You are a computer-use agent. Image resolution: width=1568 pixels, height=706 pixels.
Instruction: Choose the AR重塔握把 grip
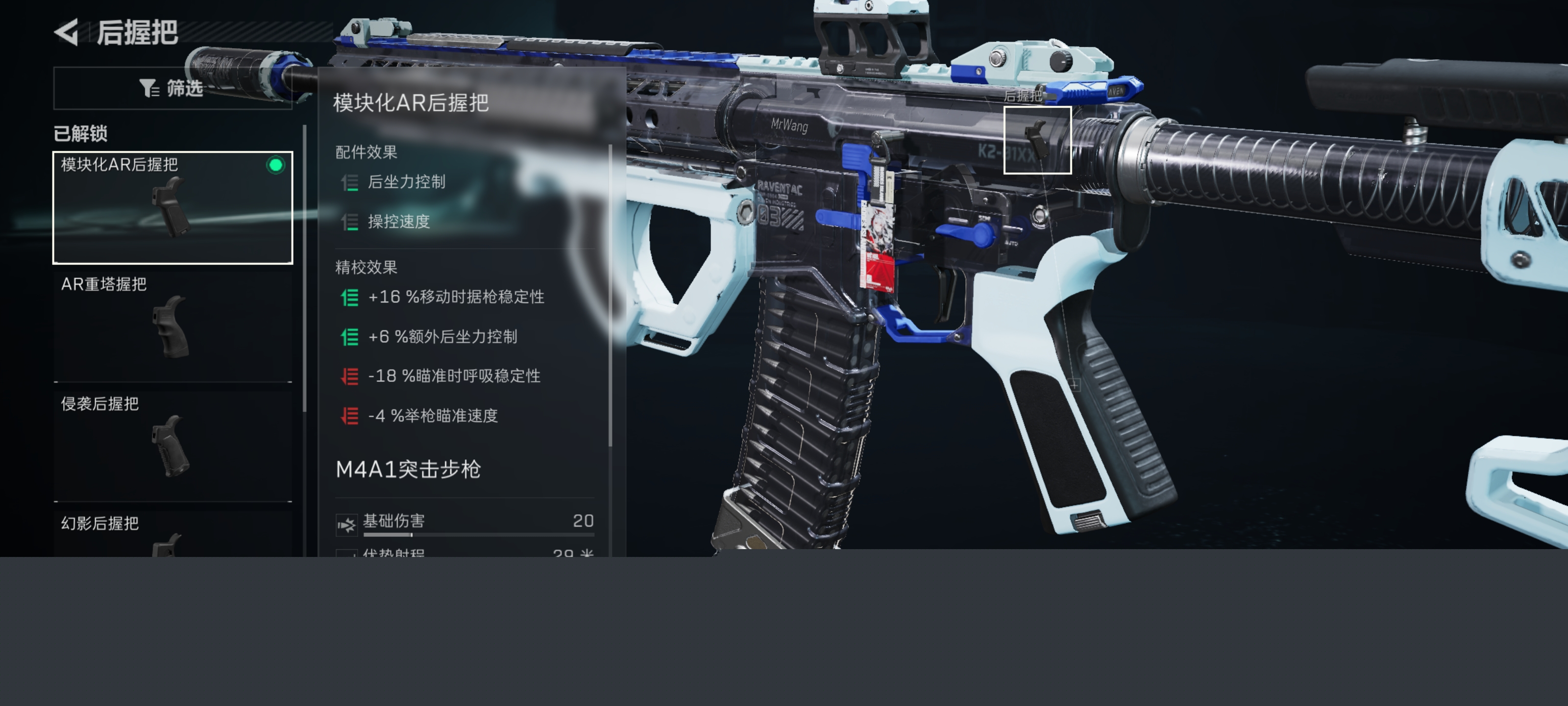pyautogui.click(x=173, y=326)
